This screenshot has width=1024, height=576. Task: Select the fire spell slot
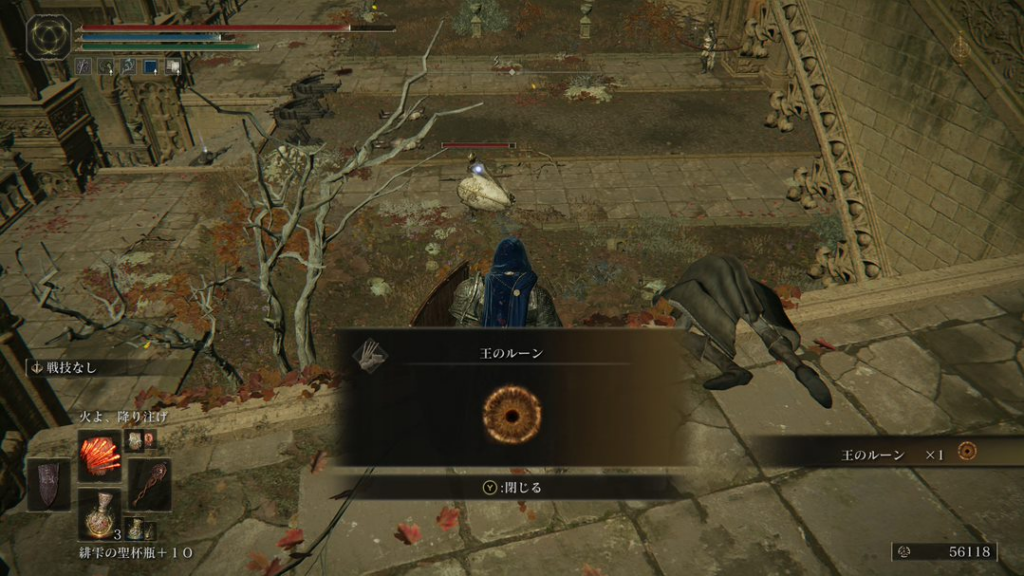coord(100,455)
